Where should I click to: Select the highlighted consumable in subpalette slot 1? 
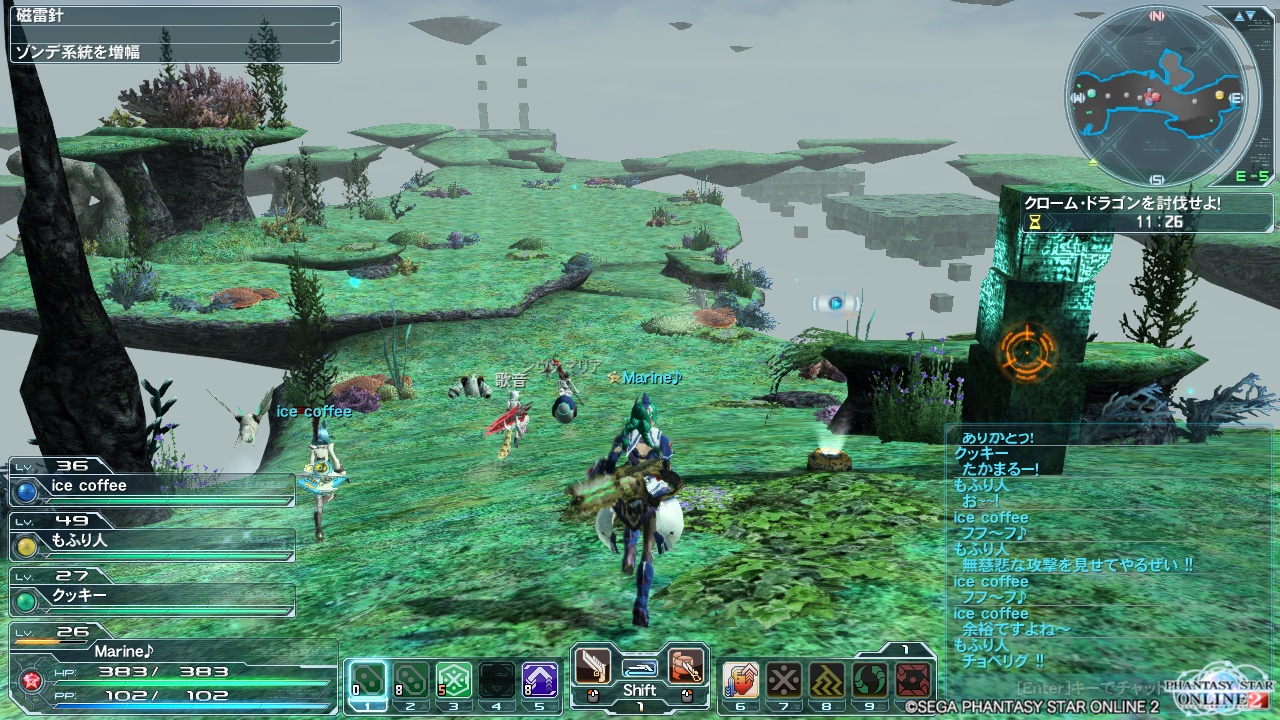368,682
